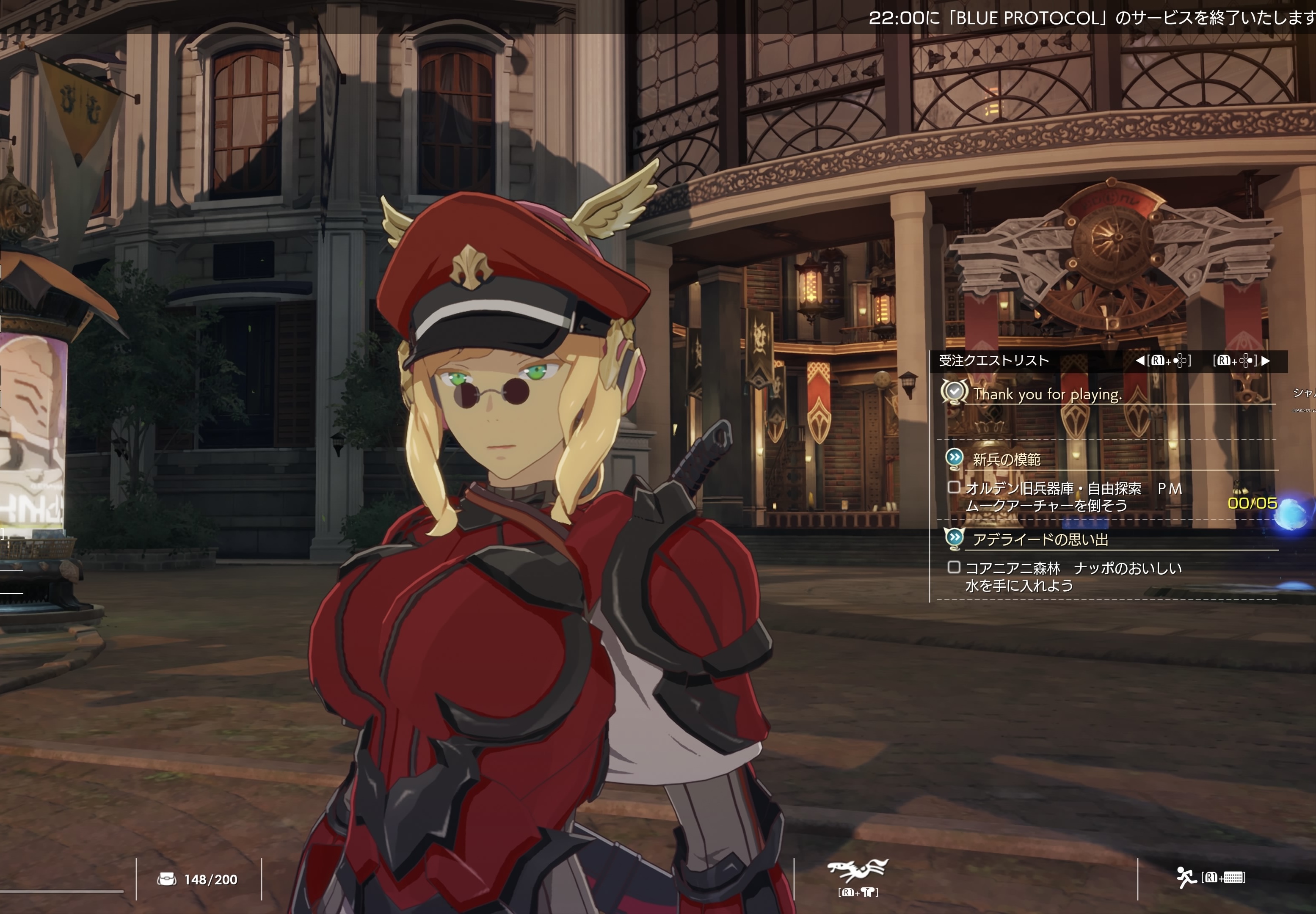1316x914 pixels.
Task: Activate the mount creature icon
Action: point(858,870)
